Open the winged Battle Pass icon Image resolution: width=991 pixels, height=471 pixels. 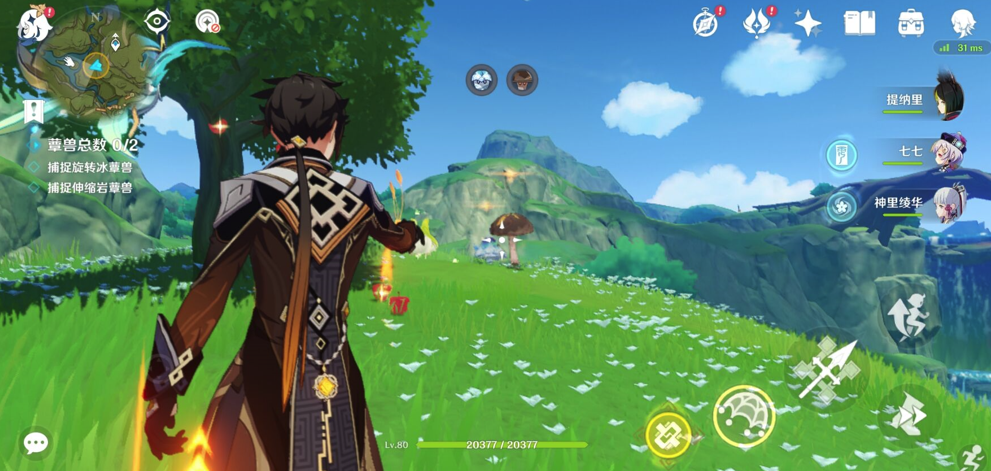coord(757,22)
